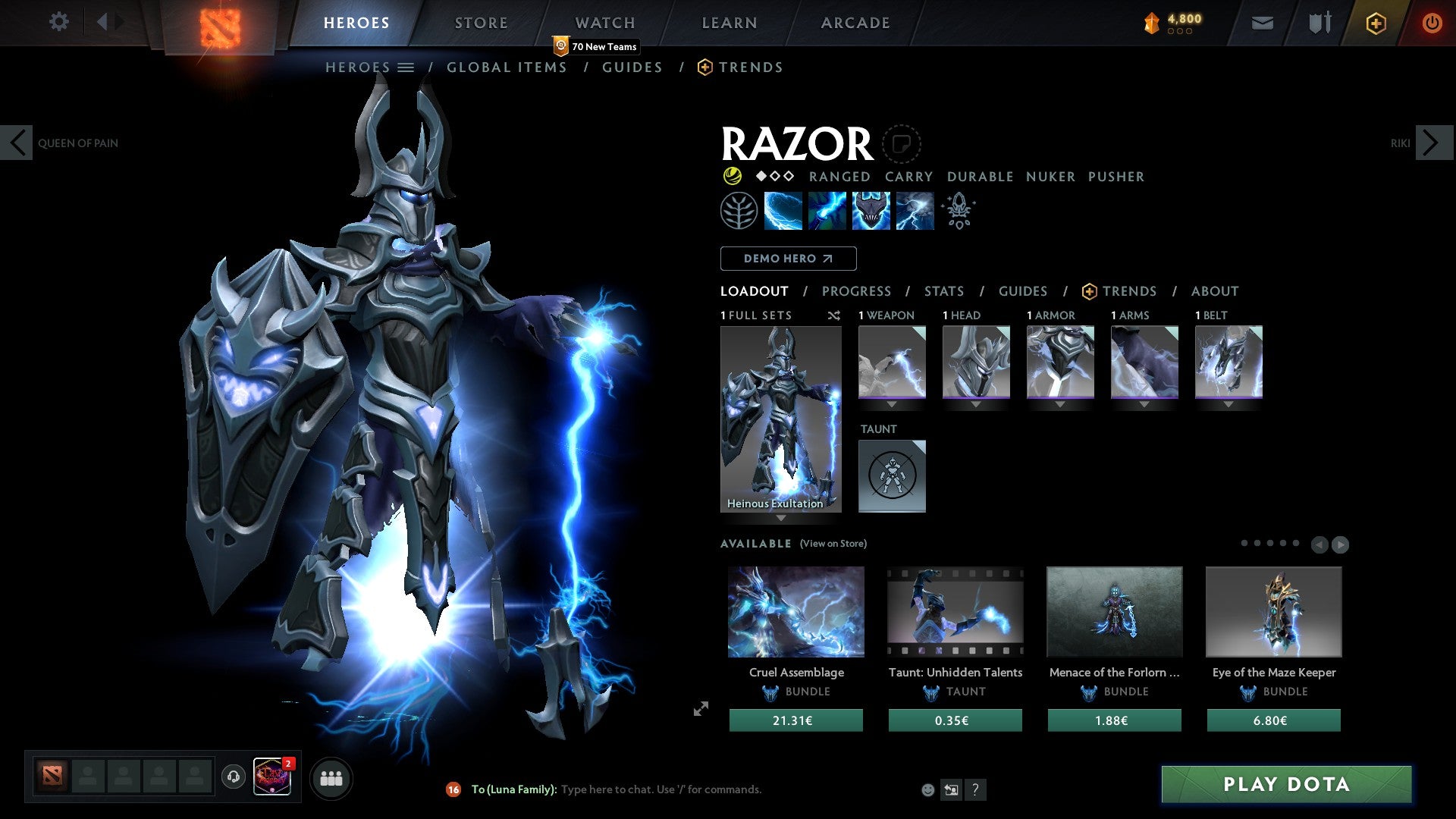Open the smiley emoticon icon in chat bar
Image resolution: width=1456 pixels, height=819 pixels.
pyautogui.click(x=927, y=789)
